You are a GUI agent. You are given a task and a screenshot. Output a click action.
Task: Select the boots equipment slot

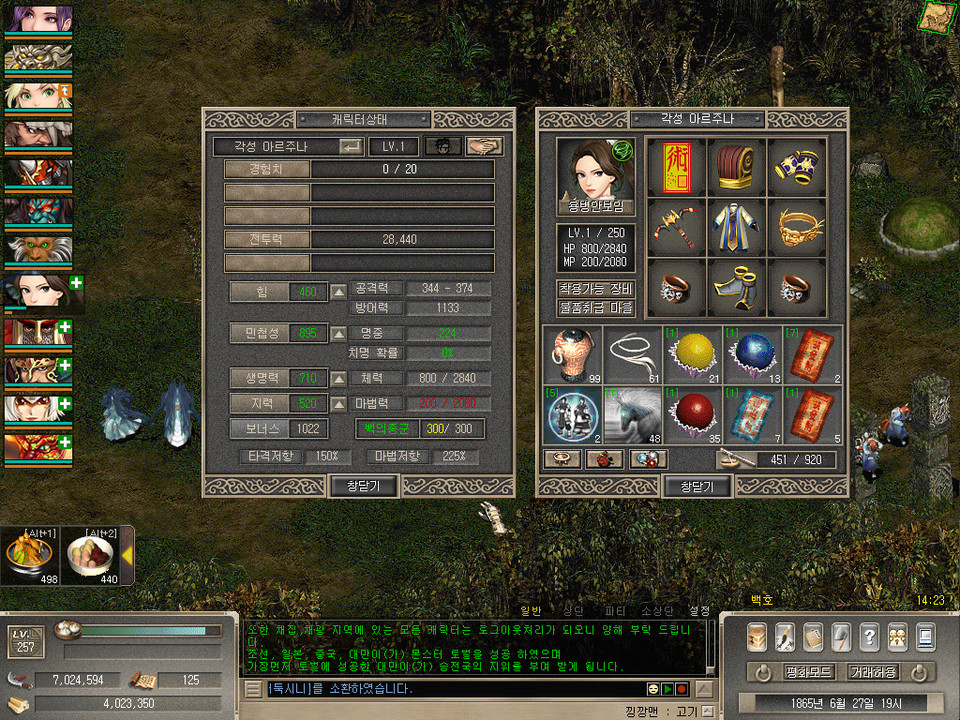737,289
